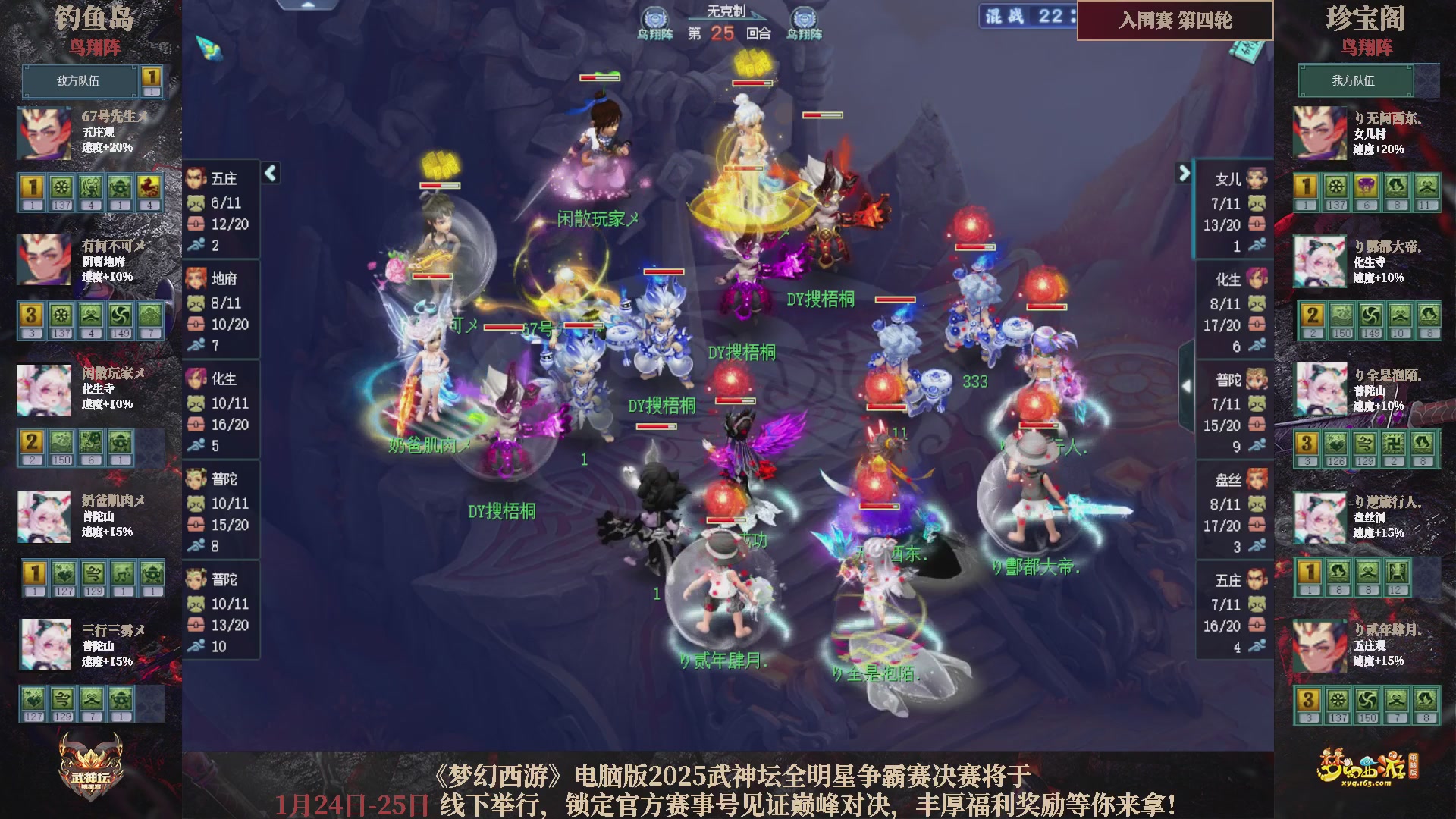
Task: Collapse right battle info panel with the right chevron
Action: click(1185, 173)
